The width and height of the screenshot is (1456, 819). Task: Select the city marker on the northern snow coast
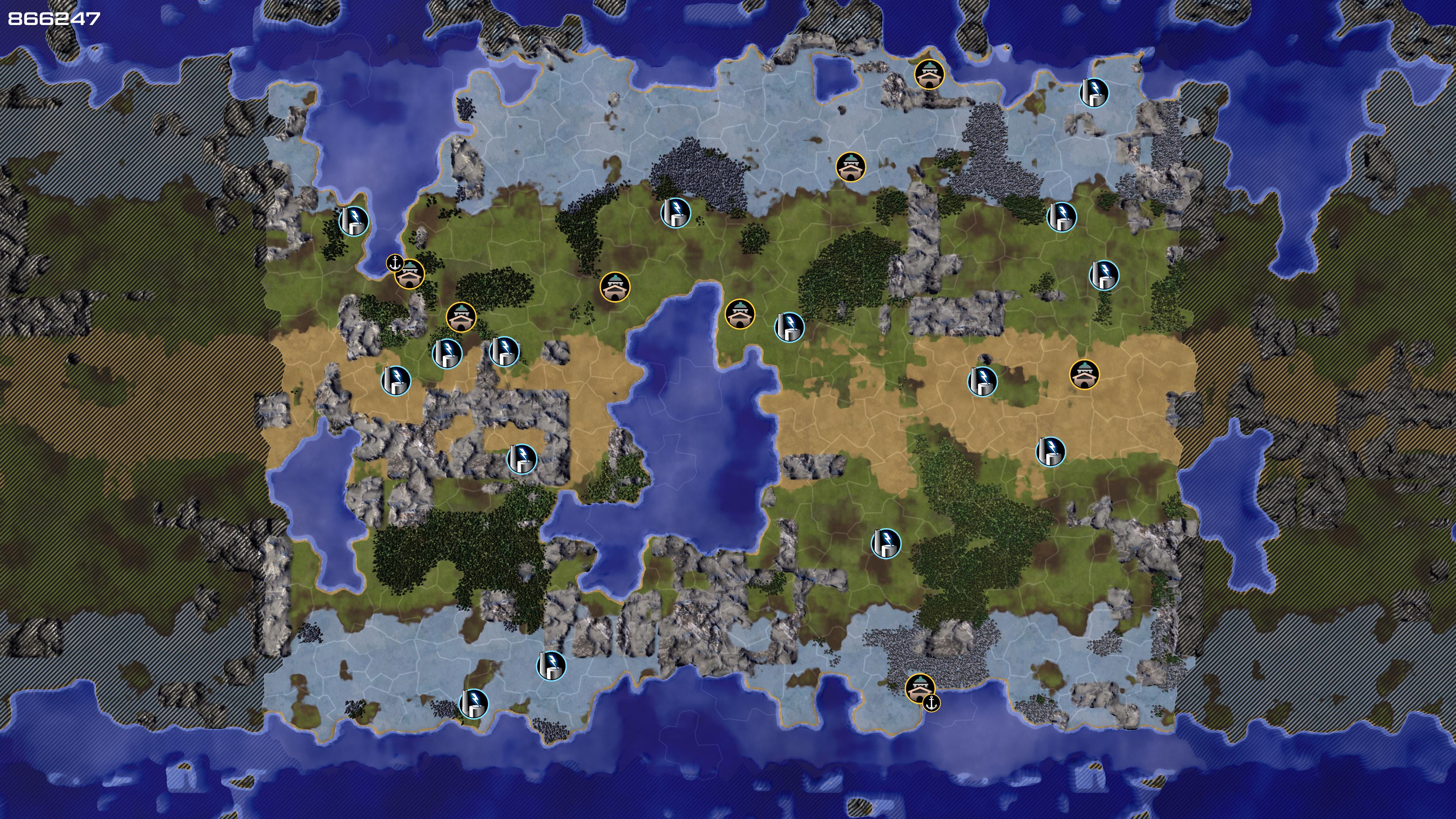928,74
